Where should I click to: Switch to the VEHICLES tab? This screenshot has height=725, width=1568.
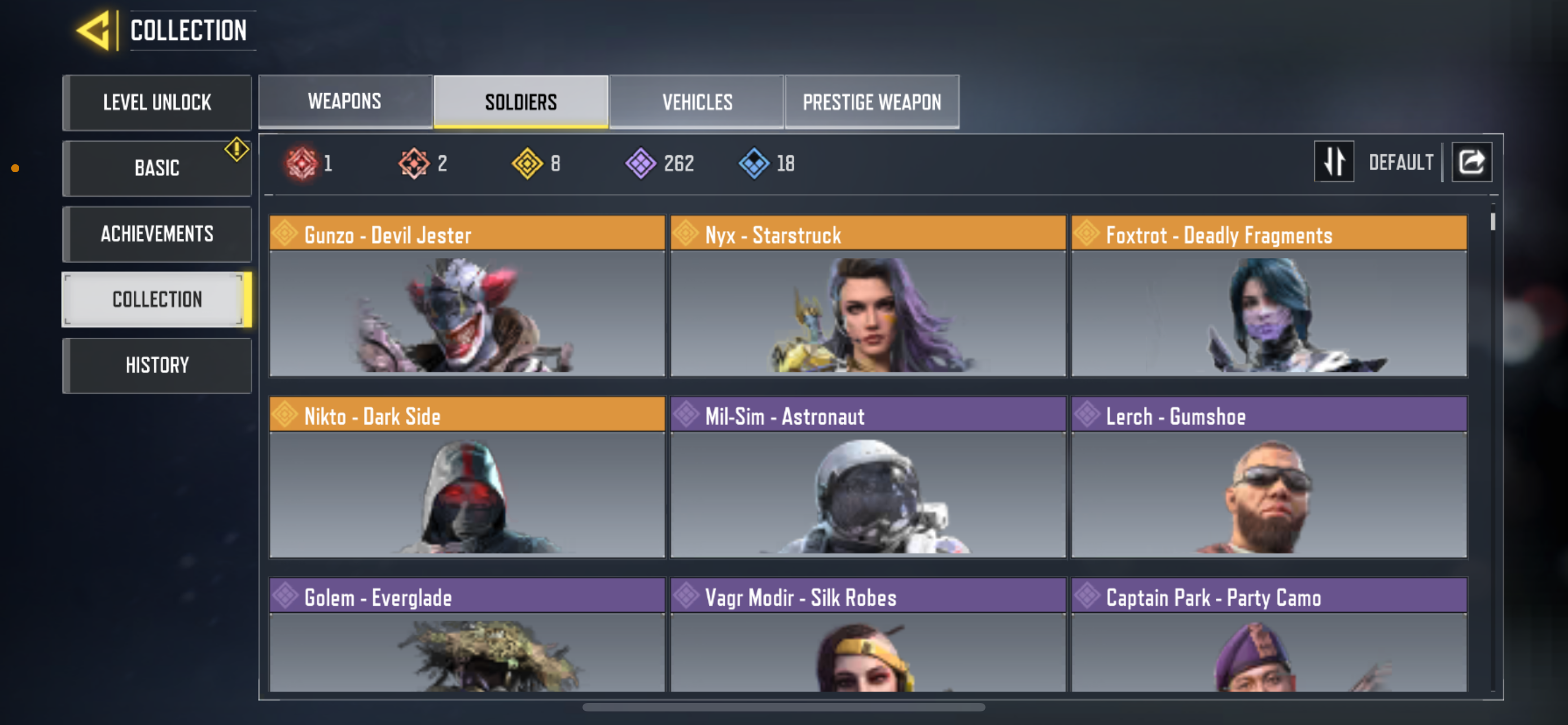pos(697,102)
